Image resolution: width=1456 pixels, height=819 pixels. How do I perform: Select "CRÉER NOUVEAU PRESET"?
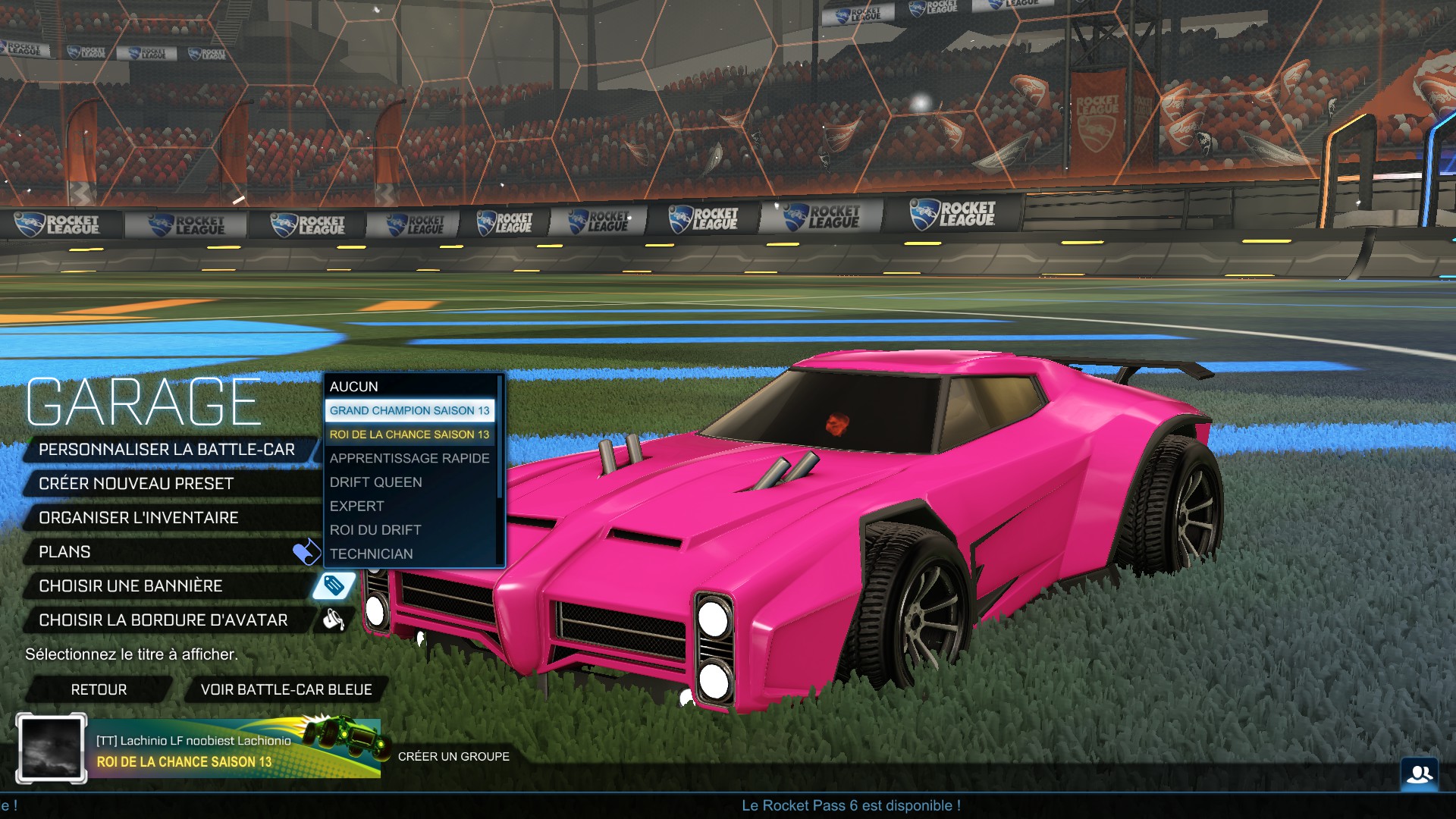click(x=136, y=483)
